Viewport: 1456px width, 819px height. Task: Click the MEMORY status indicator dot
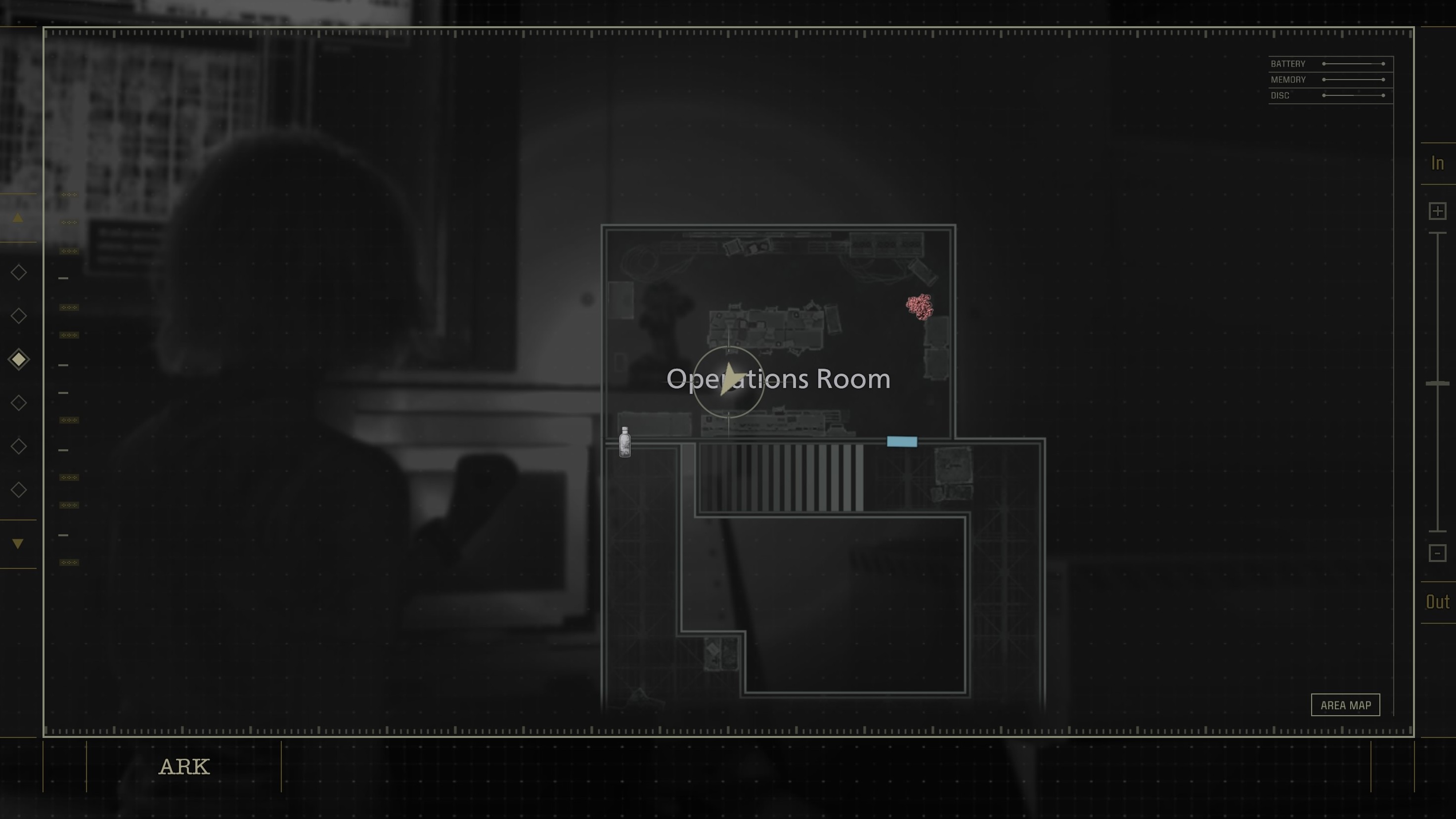tap(1325, 80)
